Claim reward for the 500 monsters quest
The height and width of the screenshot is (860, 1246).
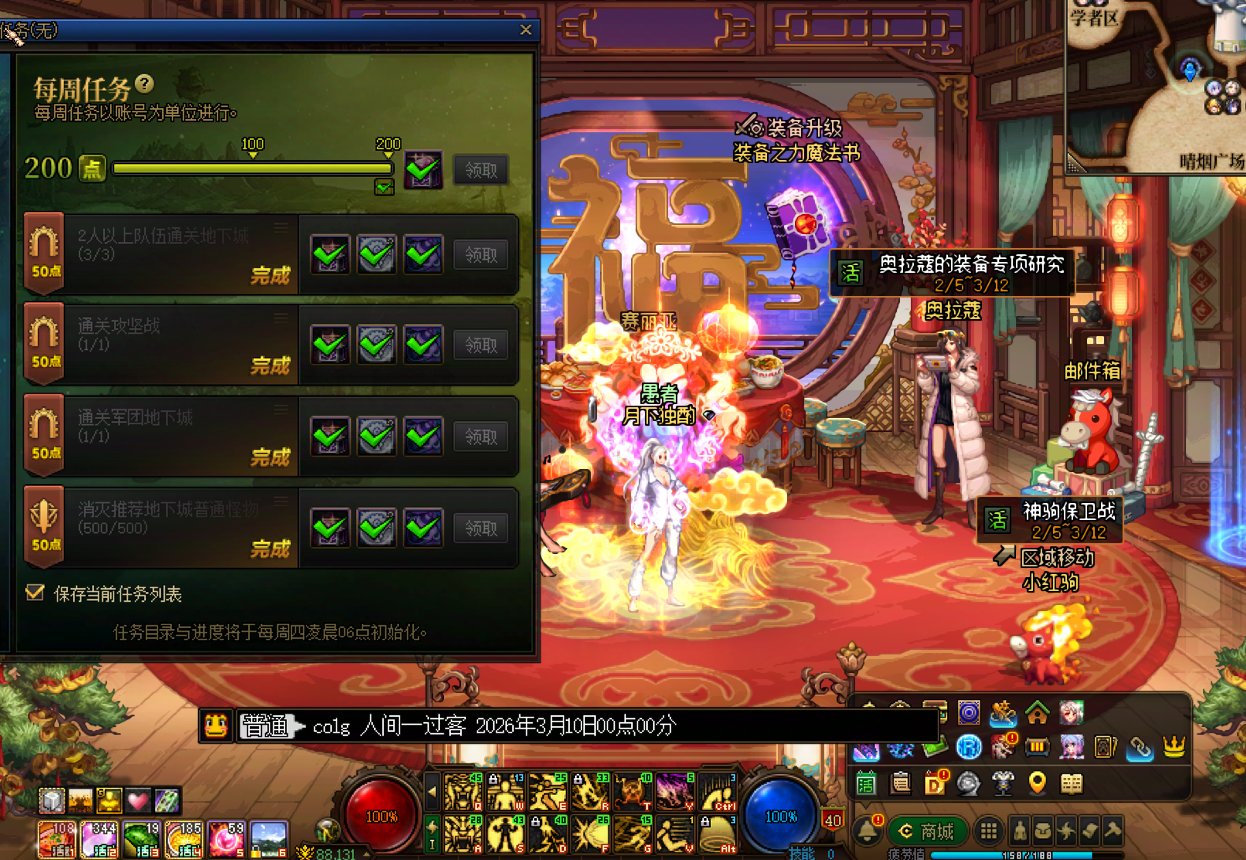(x=480, y=528)
